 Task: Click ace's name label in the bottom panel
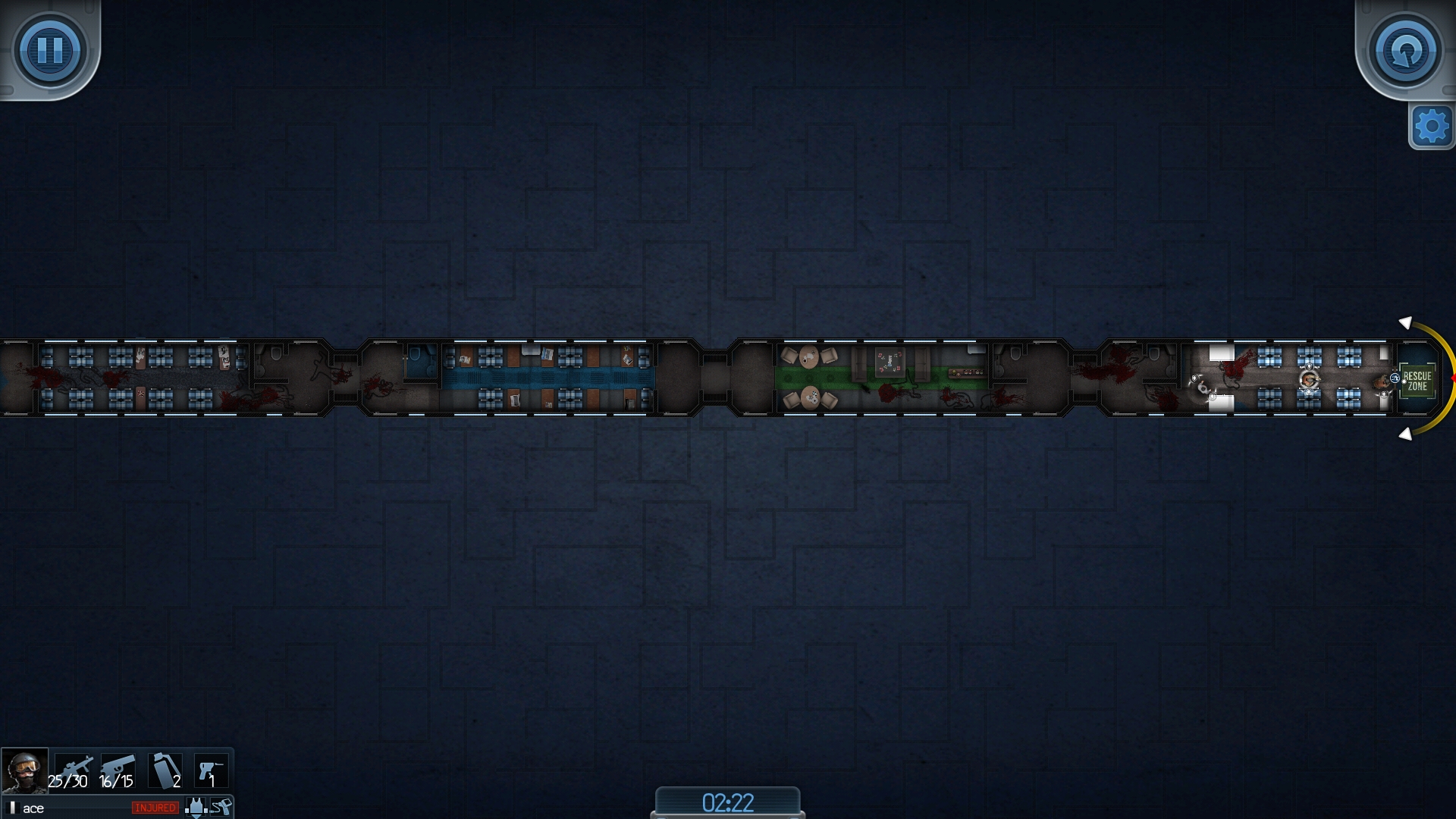[x=33, y=808]
